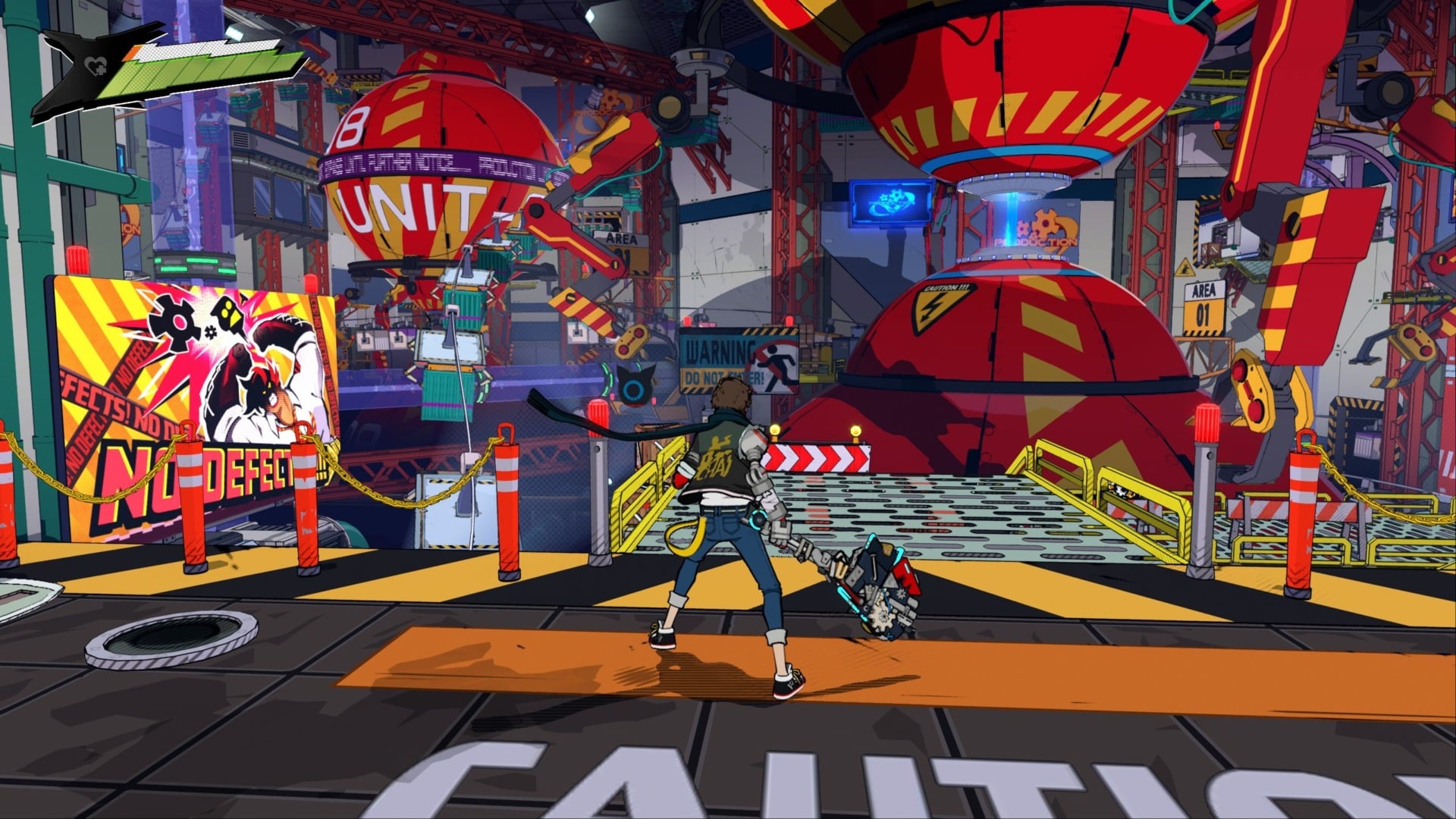The image size is (1456, 819).
Task: Select the black cat face sign
Action: point(635,383)
